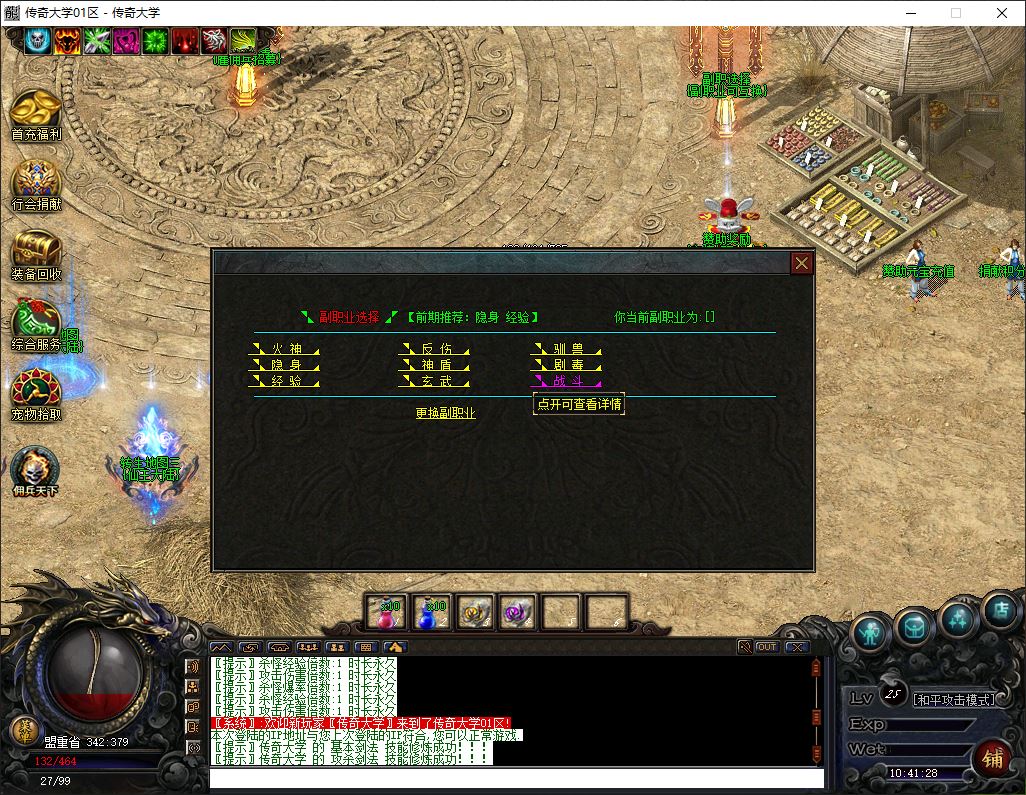Use the red potion in the hotbar
Screen dimensions: 1026x795
tap(385, 611)
